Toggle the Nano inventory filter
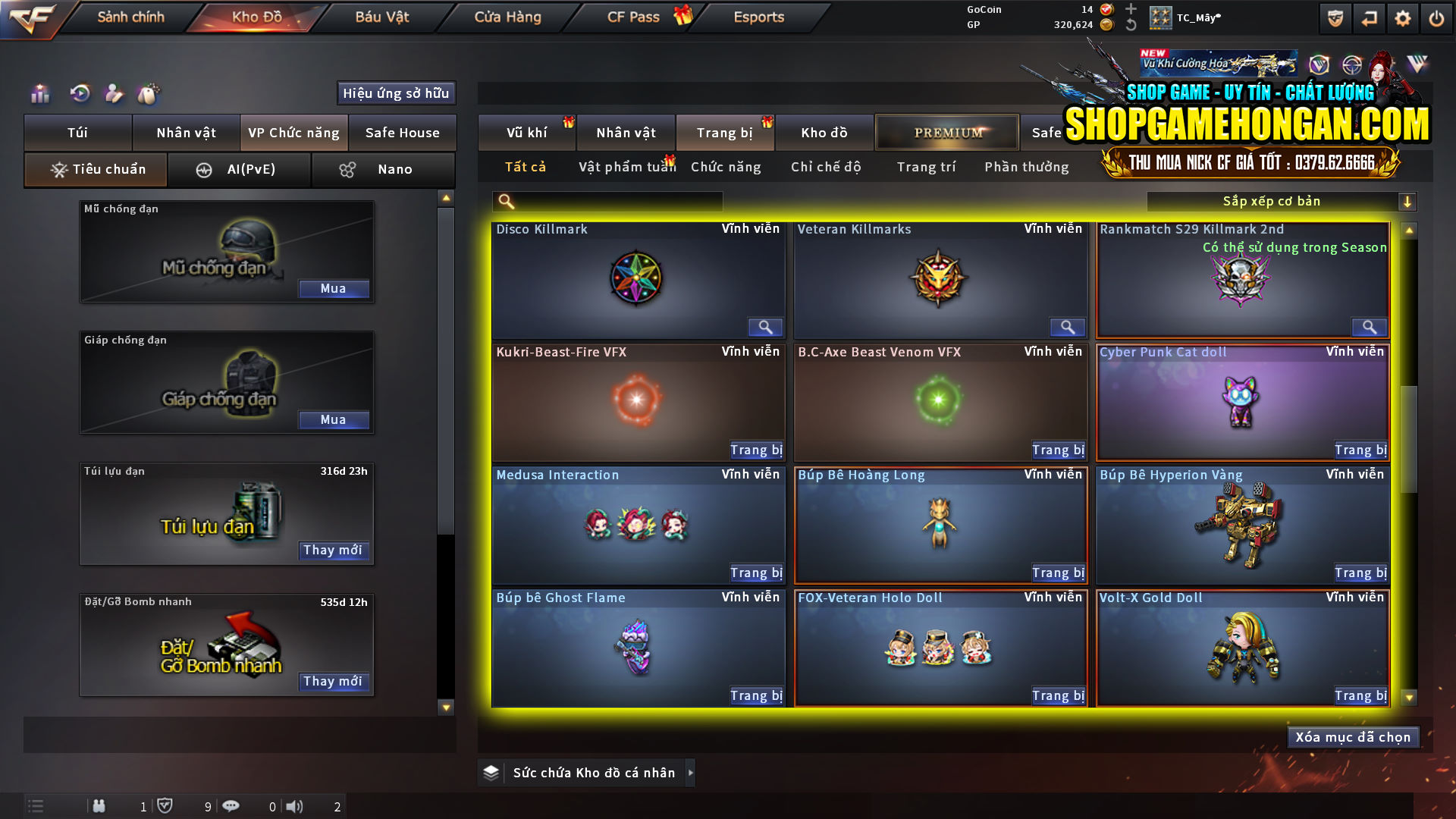This screenshot has height=819, width=1456. pyautogui.click(x=383, y=169)
